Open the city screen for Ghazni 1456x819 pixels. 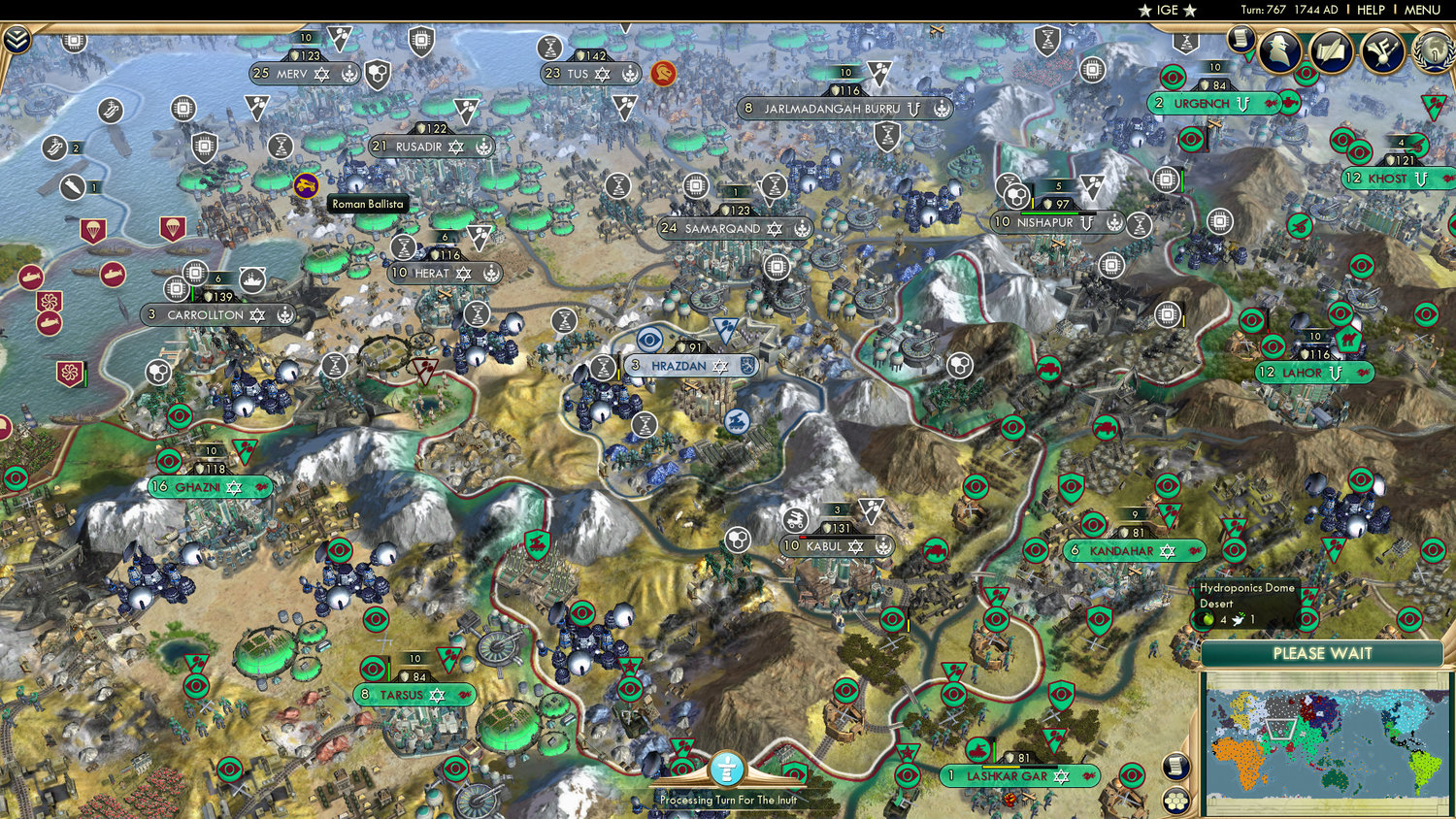coord(198,486)
